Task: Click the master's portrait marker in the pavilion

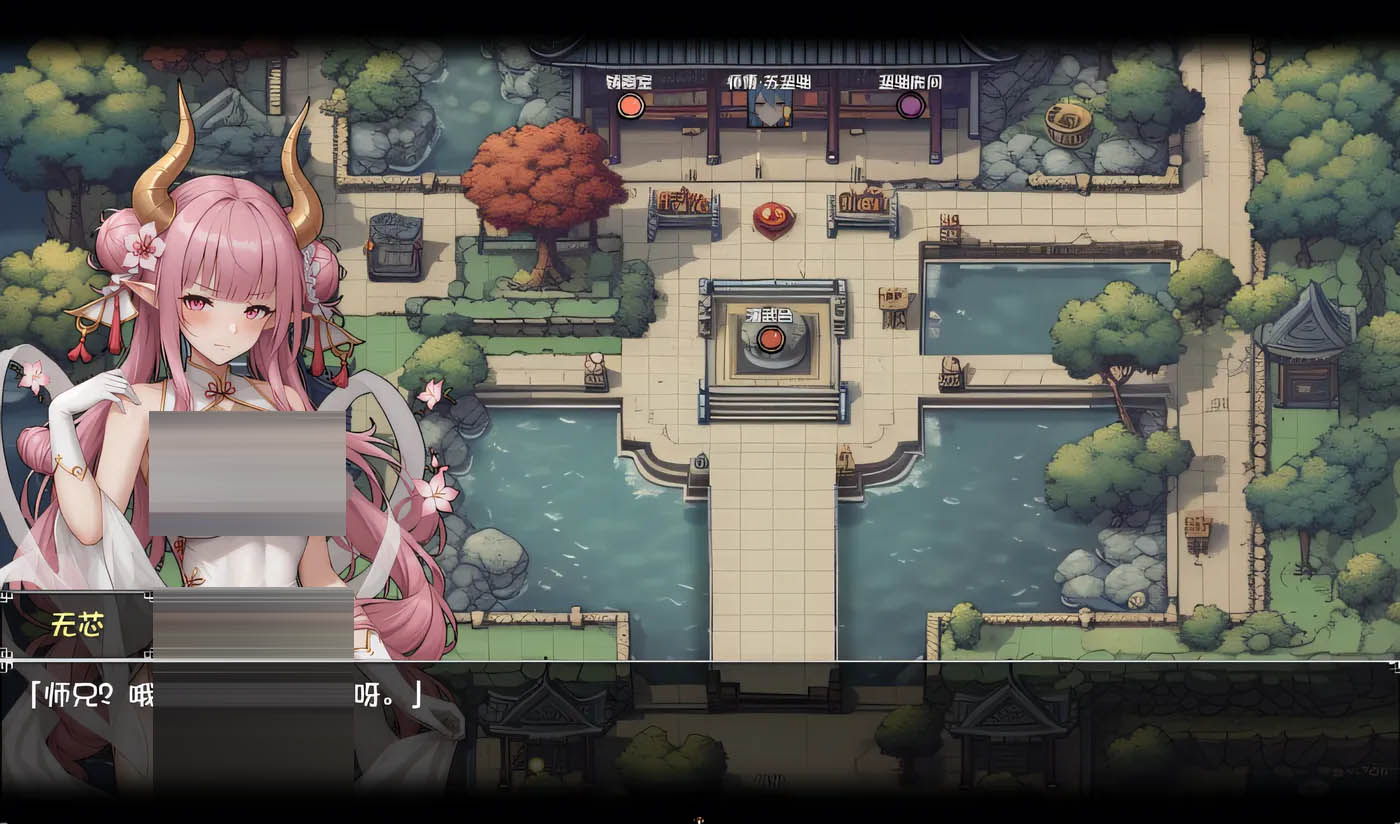Action: [769, 108]
